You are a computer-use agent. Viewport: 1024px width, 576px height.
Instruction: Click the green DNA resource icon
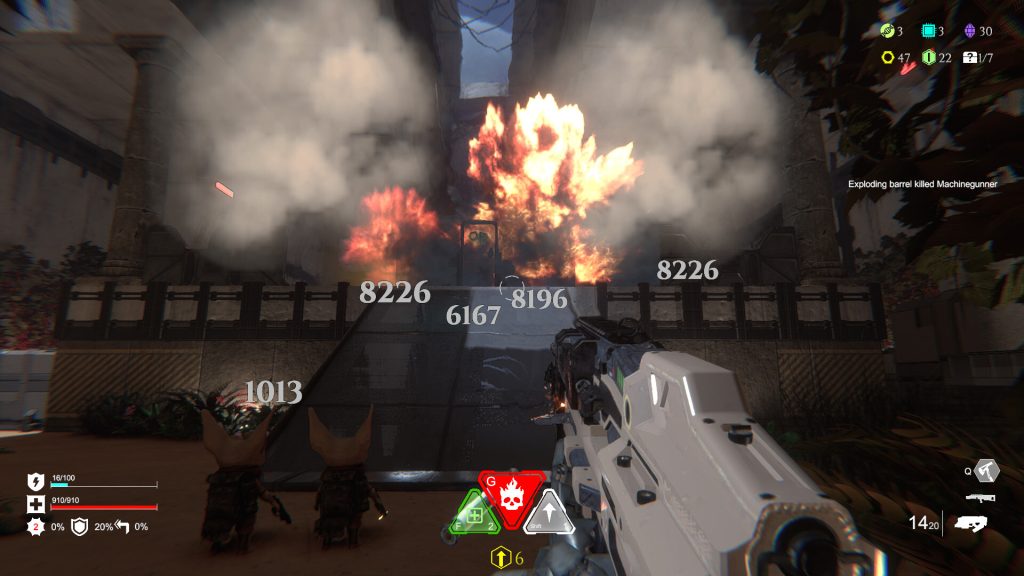(886, 31)
